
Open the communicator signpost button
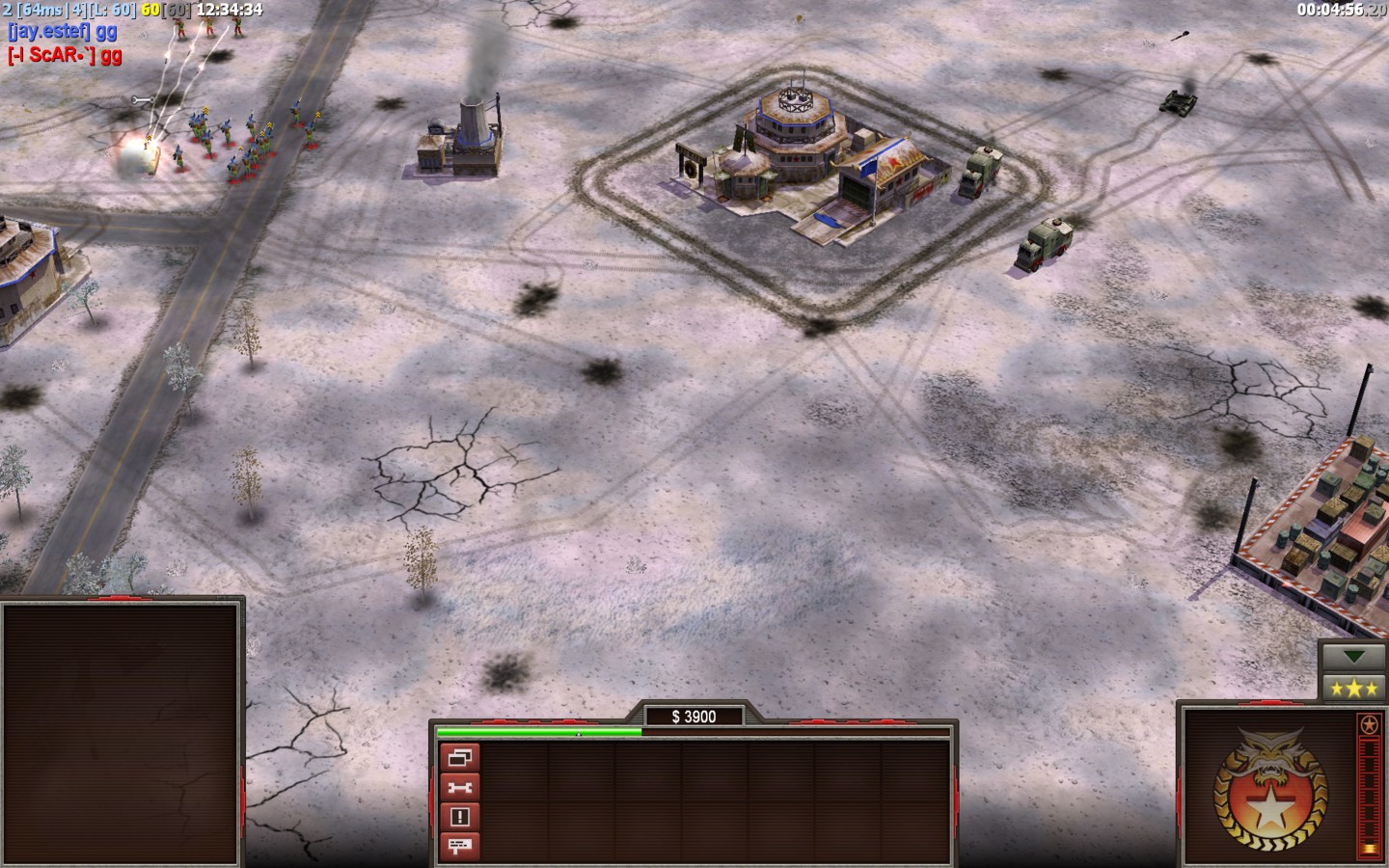point(460,847)
